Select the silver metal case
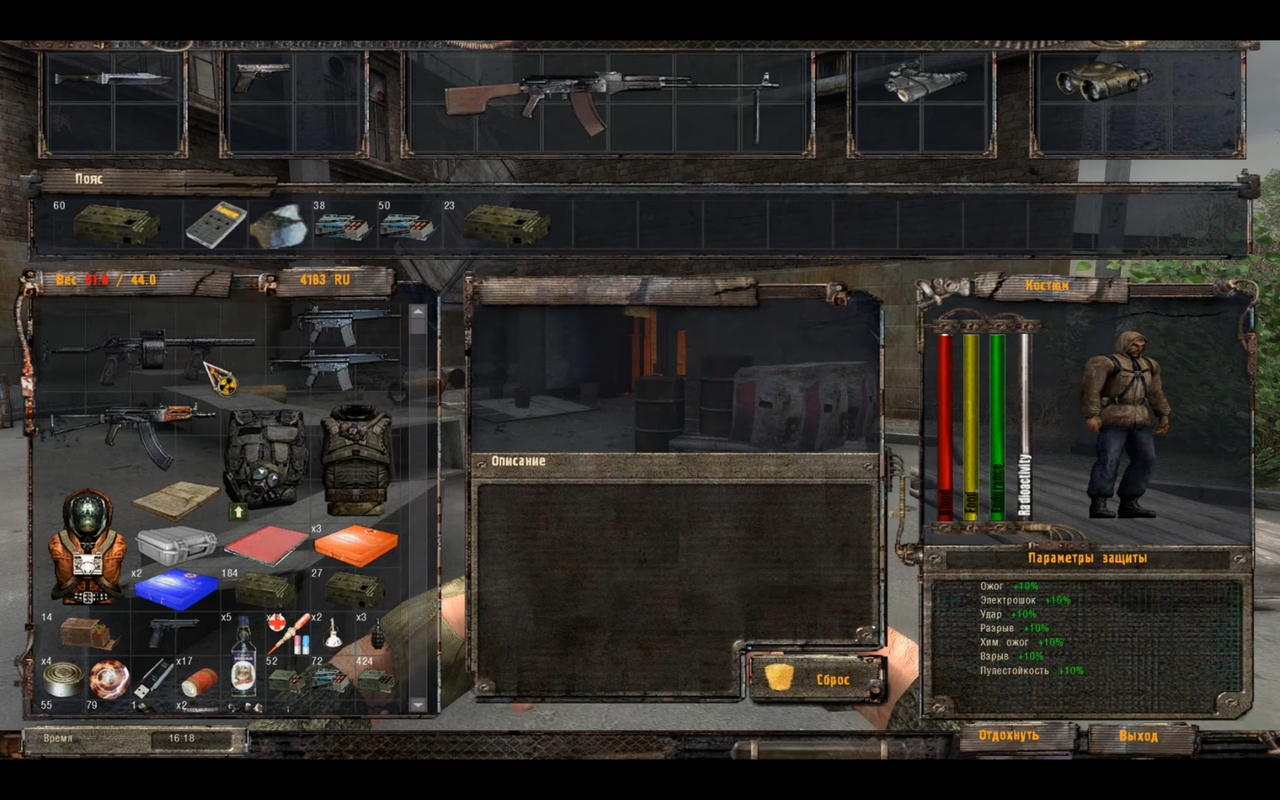1280x800 pixels. [x=176, y=545]
